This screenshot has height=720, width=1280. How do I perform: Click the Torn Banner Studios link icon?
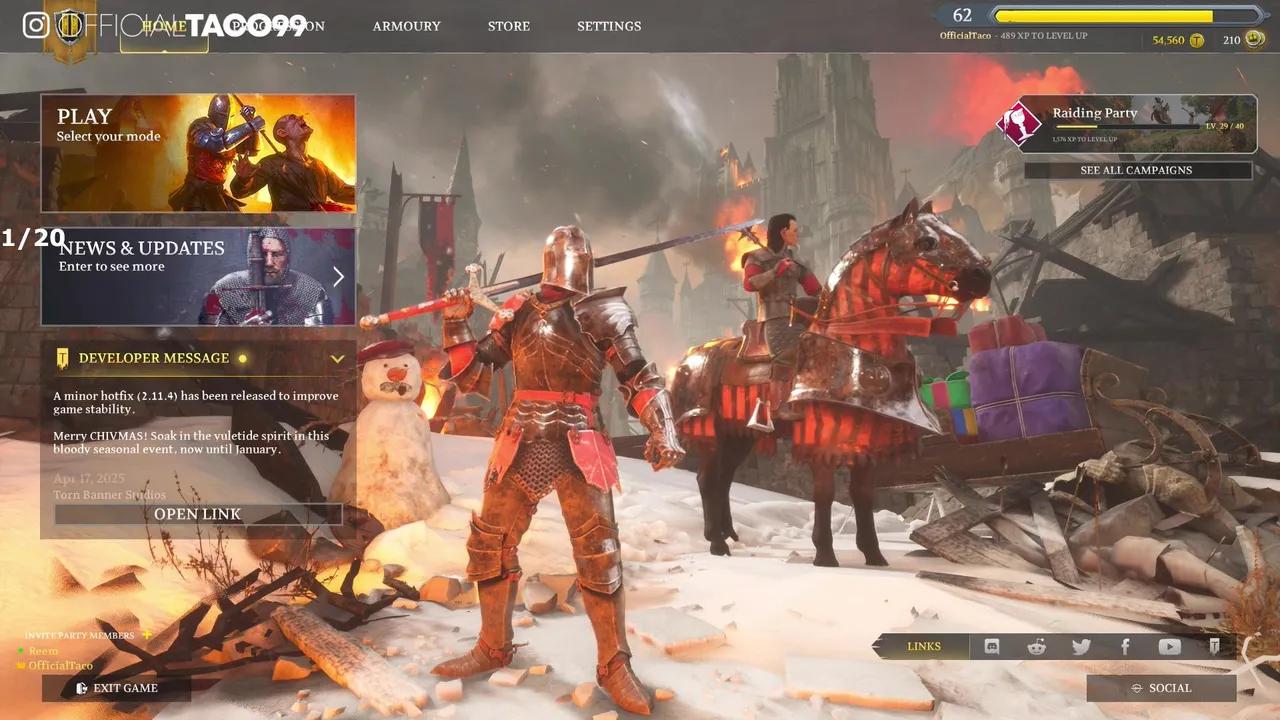(1214, 646)
